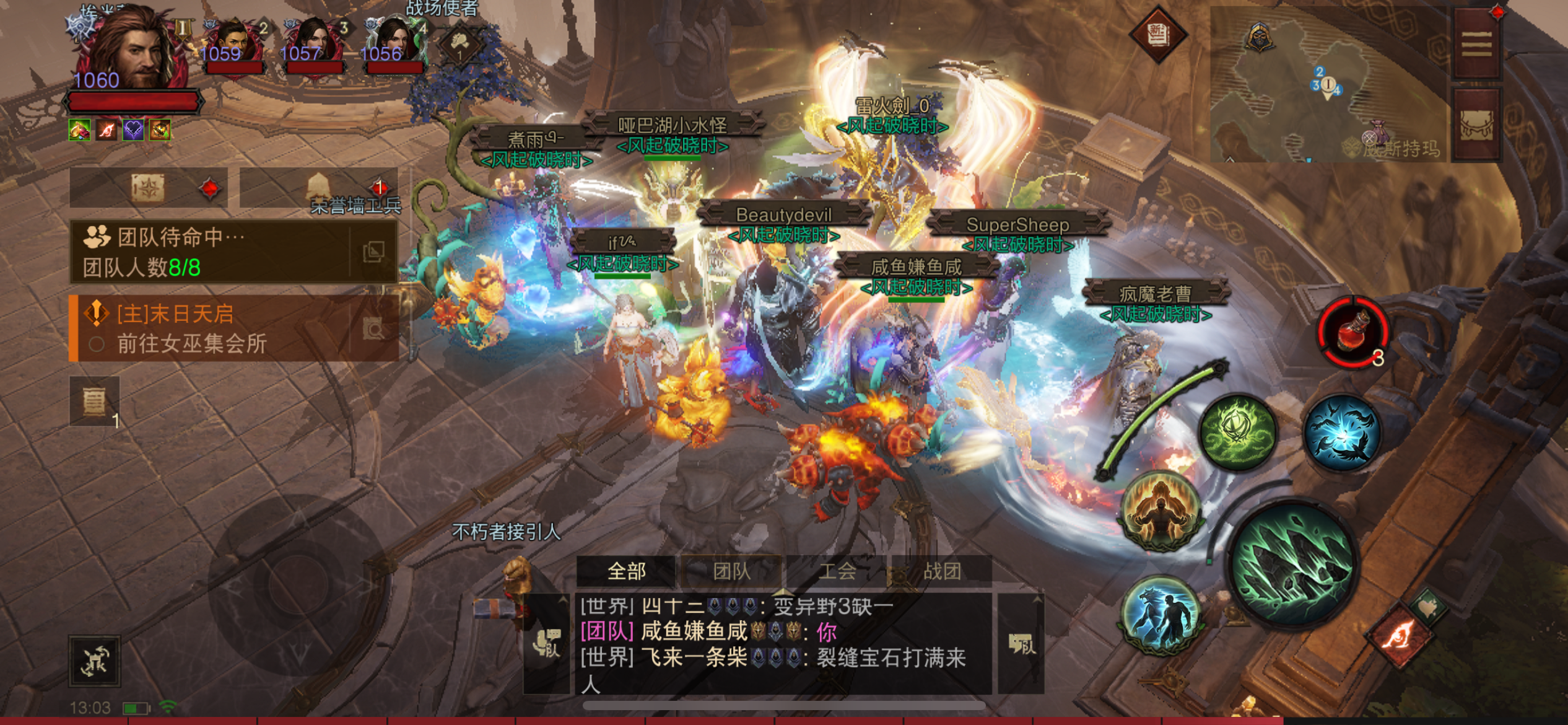1568x725 pixels.
Task: Open the 工会 chat tab
Action: [837, 571]
